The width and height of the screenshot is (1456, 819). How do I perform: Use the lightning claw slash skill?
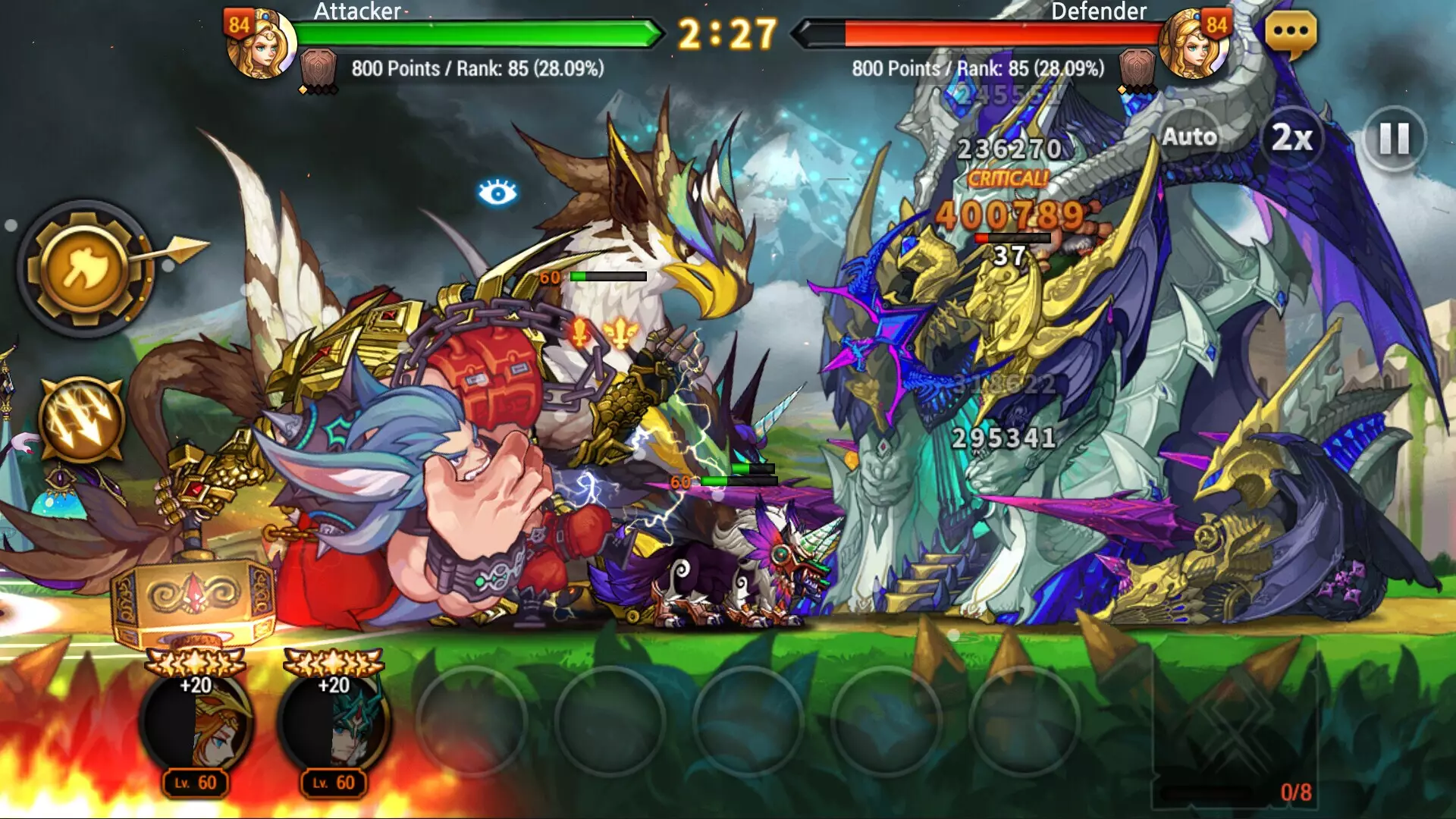point(81,419)
